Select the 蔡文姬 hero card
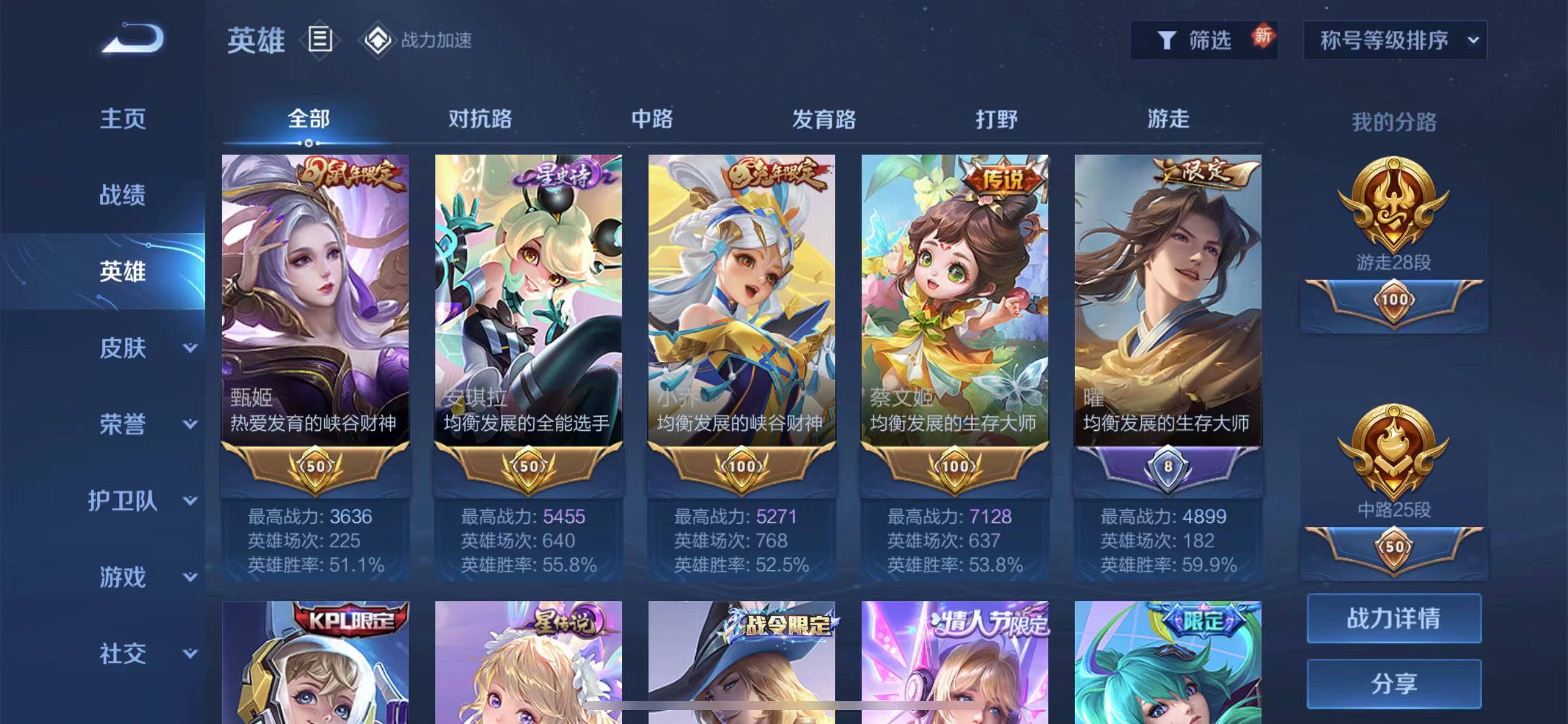The image size is (1568, 724). pyautogui.click(x=954, y=304)
